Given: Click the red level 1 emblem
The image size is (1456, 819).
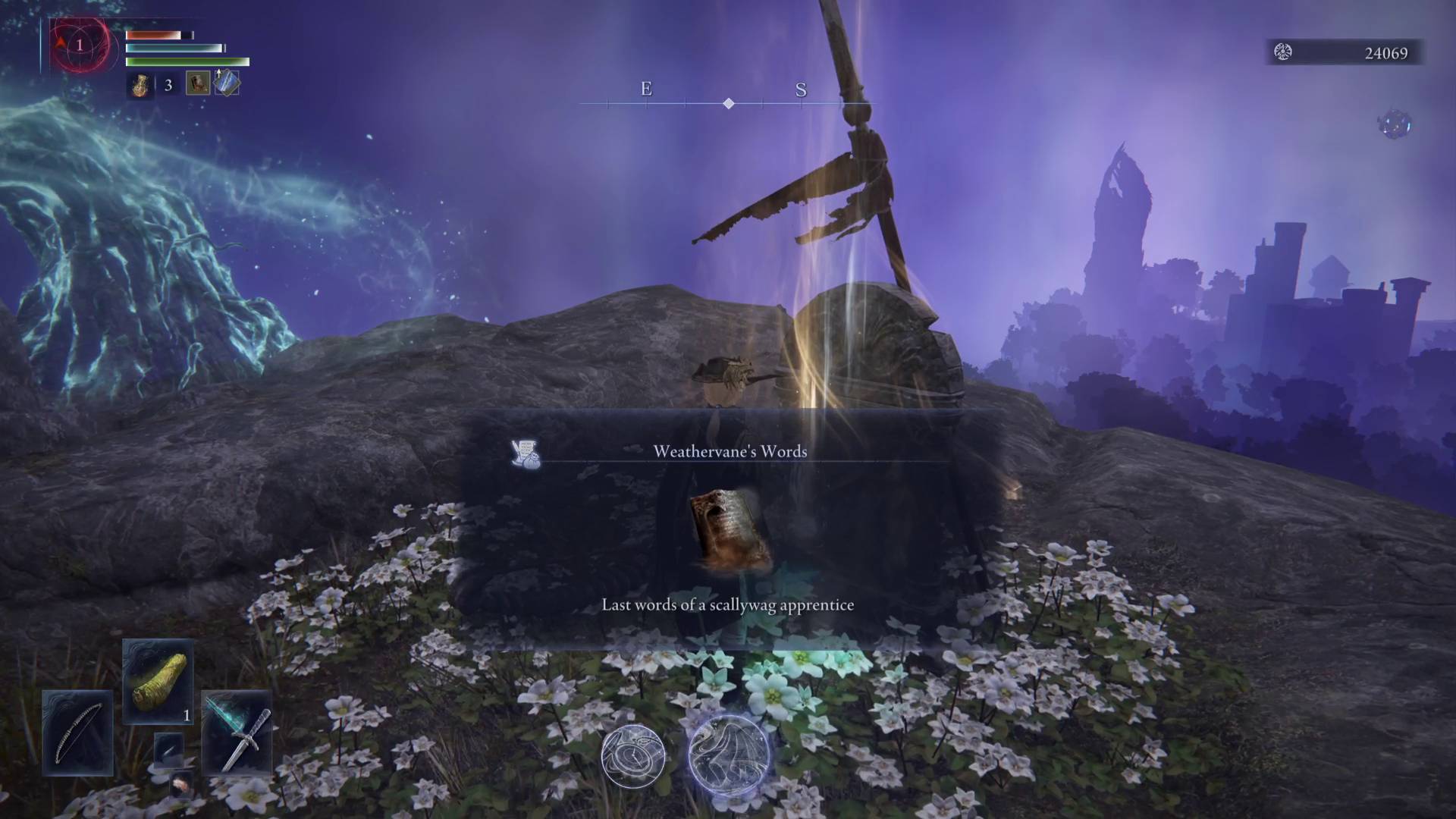Looking at the screenshot, I should click(x=79, y=45).
